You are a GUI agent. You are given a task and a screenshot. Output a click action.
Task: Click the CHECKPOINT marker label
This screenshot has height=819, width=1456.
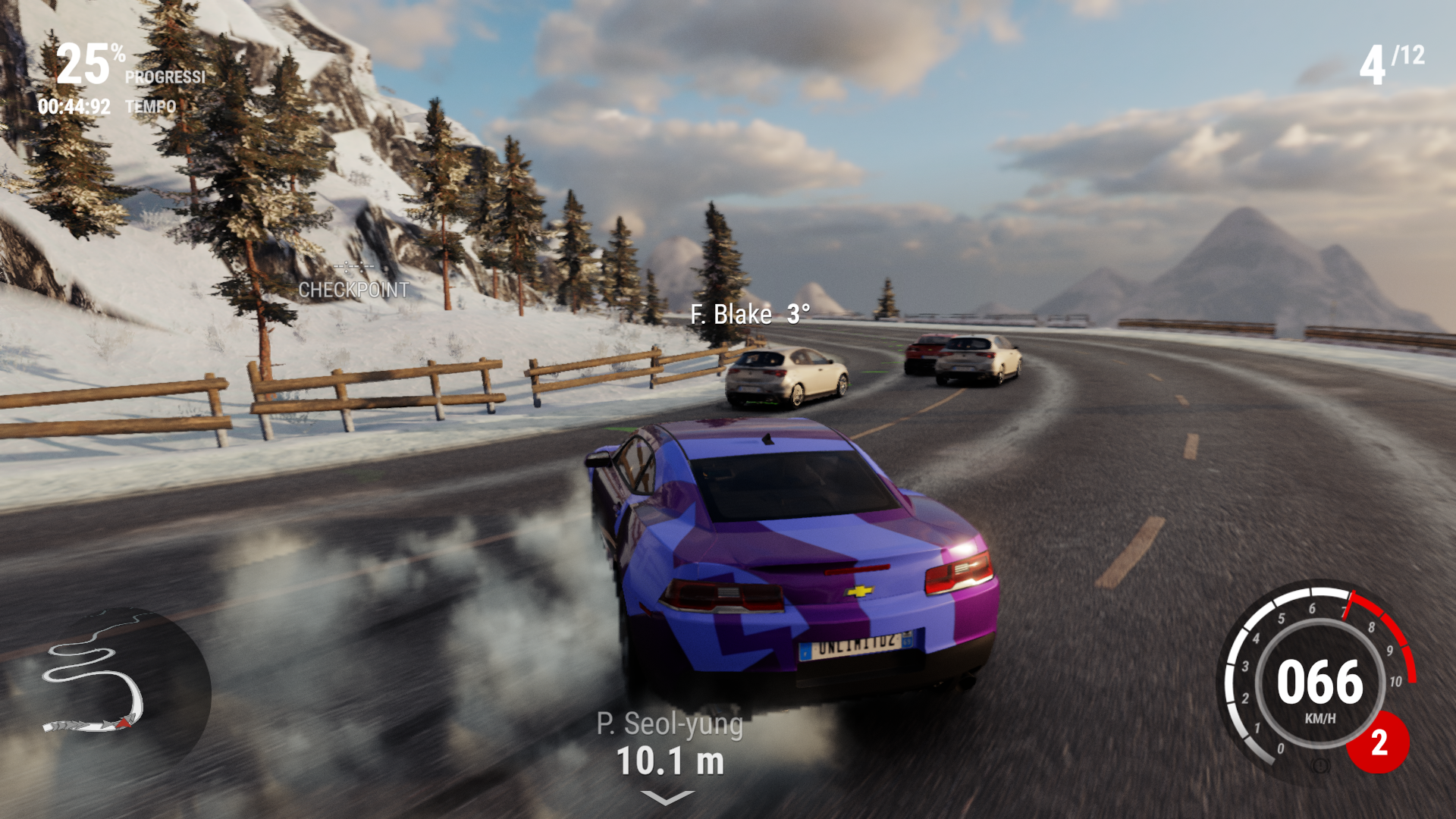tap(353, 289)
